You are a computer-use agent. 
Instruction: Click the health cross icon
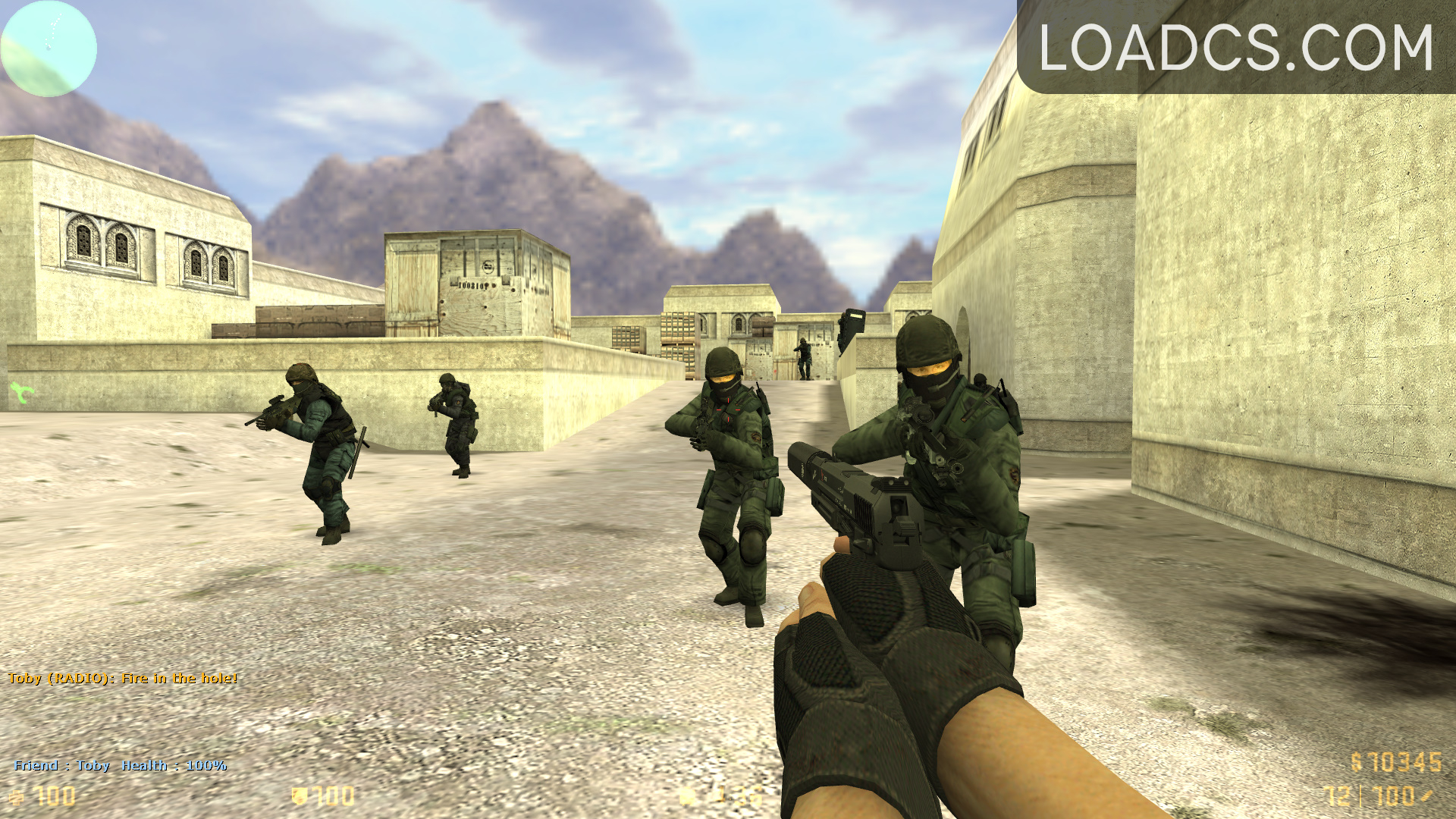[x=17, y=796]
